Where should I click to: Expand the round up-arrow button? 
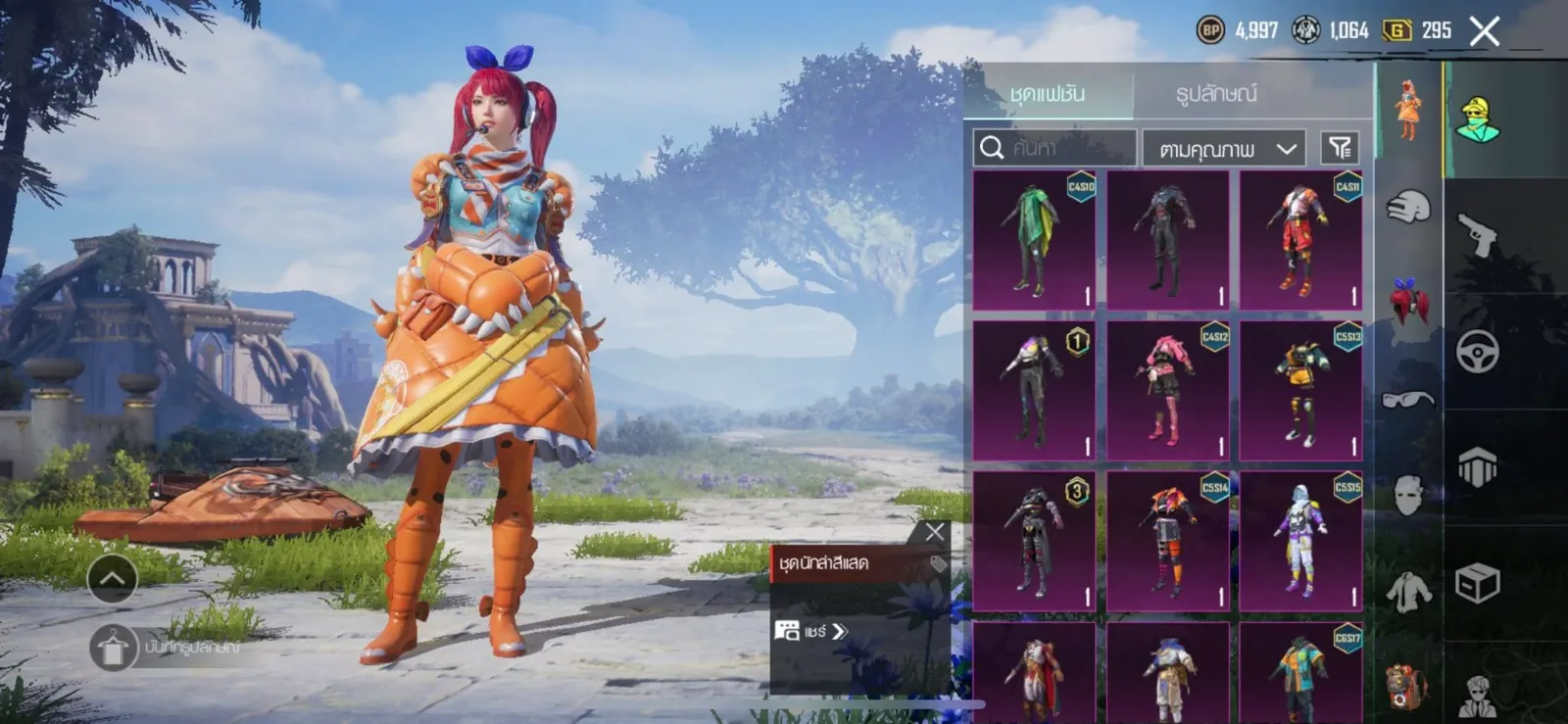coord(112,579)
